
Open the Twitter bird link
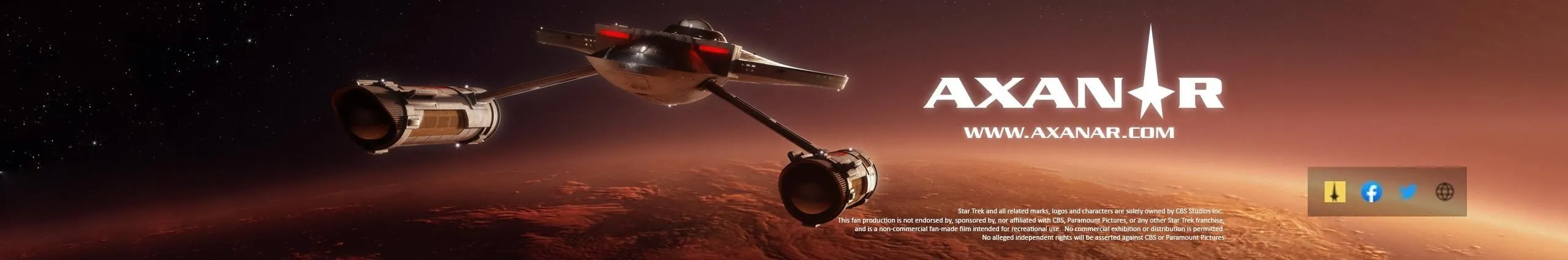coord(1408,192)
